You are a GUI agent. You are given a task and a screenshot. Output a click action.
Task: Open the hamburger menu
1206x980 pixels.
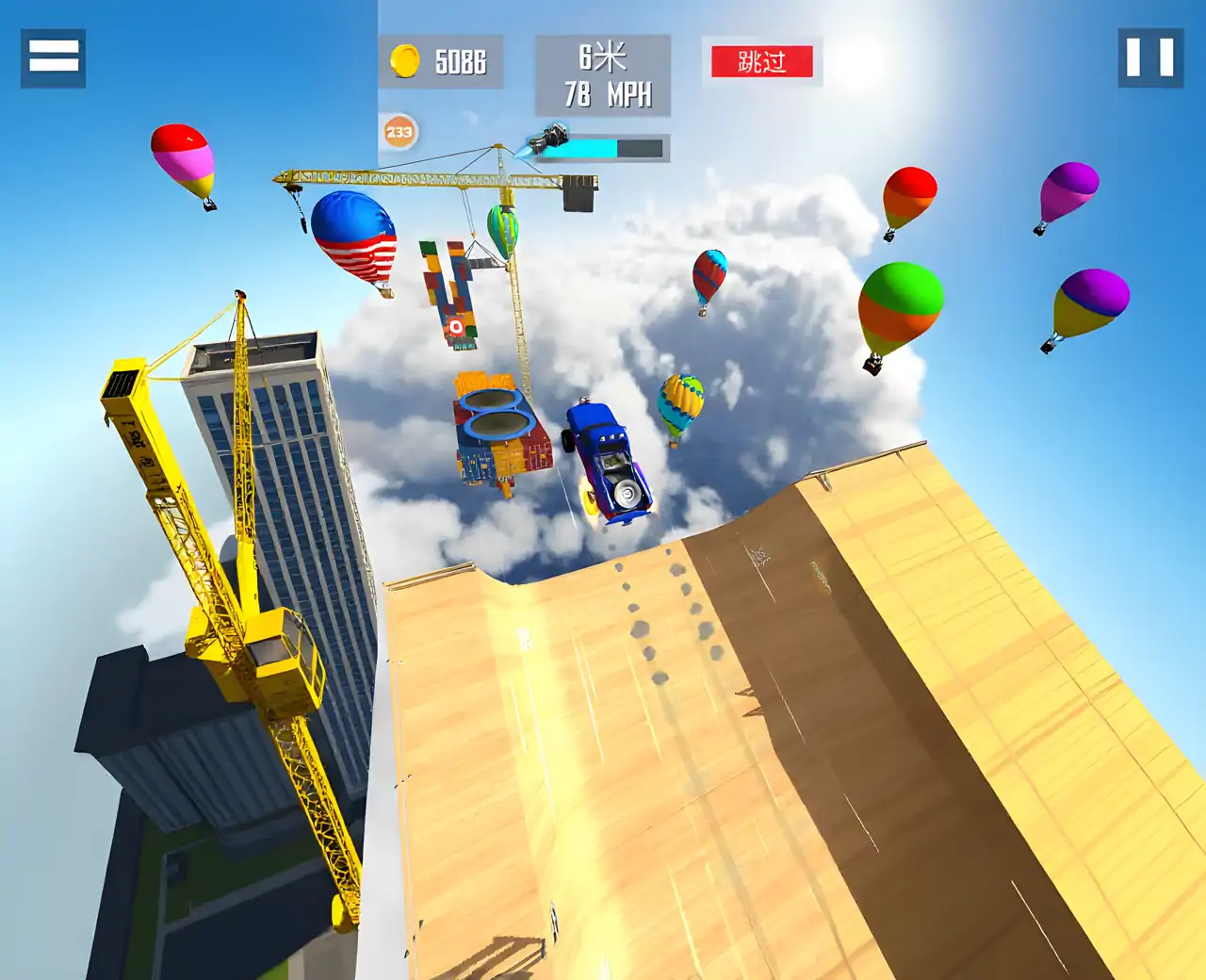(x=54, y=57)
